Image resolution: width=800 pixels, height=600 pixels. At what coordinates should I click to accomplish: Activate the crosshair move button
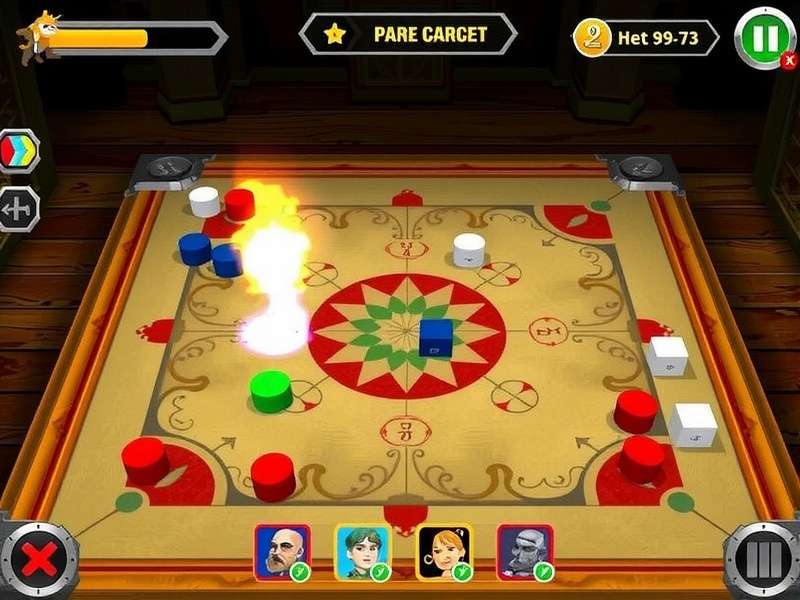click(x=19, y=209)
